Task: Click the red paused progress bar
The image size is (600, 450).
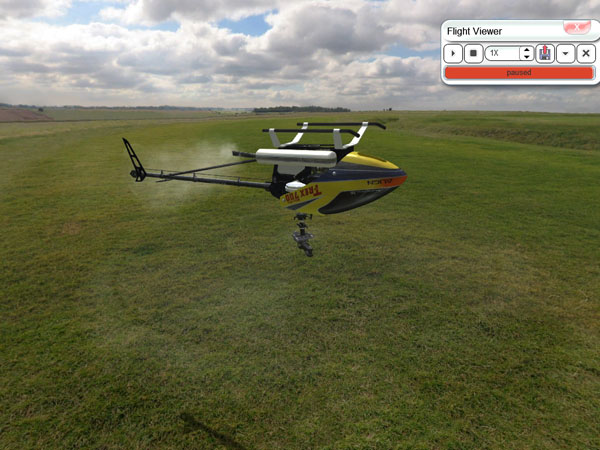Action: pos(518,73)
